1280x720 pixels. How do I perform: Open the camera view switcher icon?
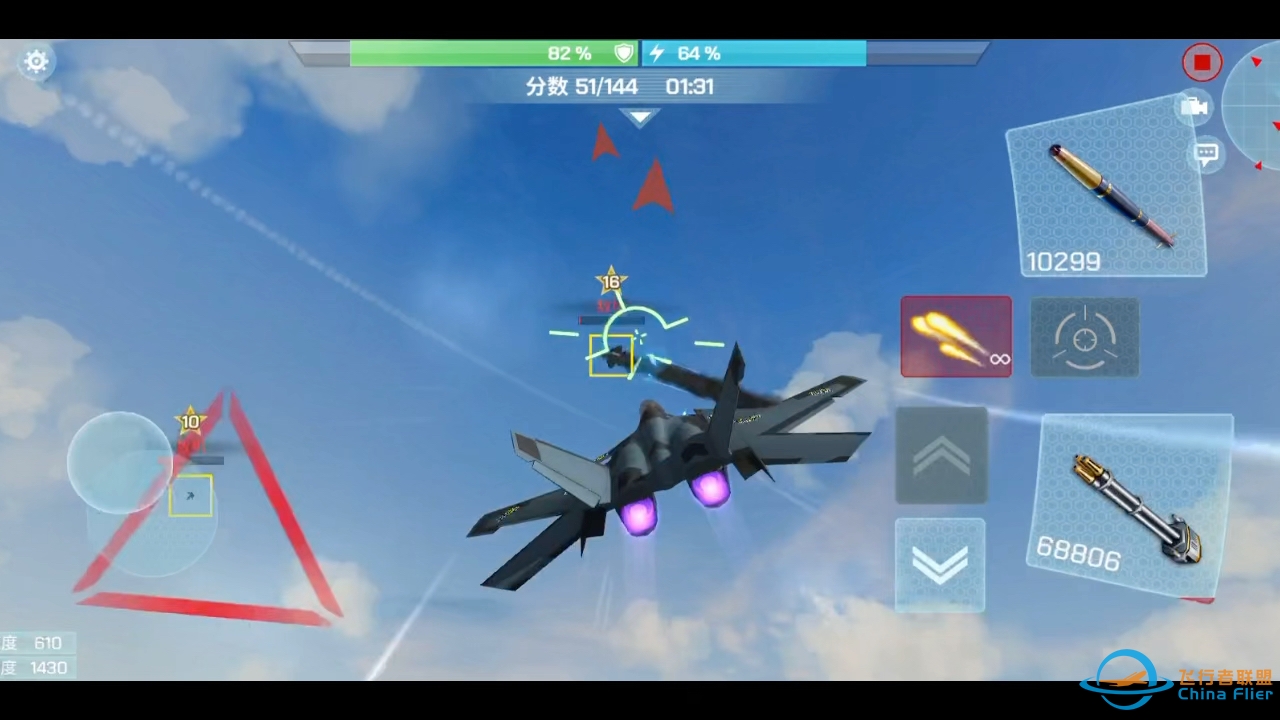(x=1195, y=108)
